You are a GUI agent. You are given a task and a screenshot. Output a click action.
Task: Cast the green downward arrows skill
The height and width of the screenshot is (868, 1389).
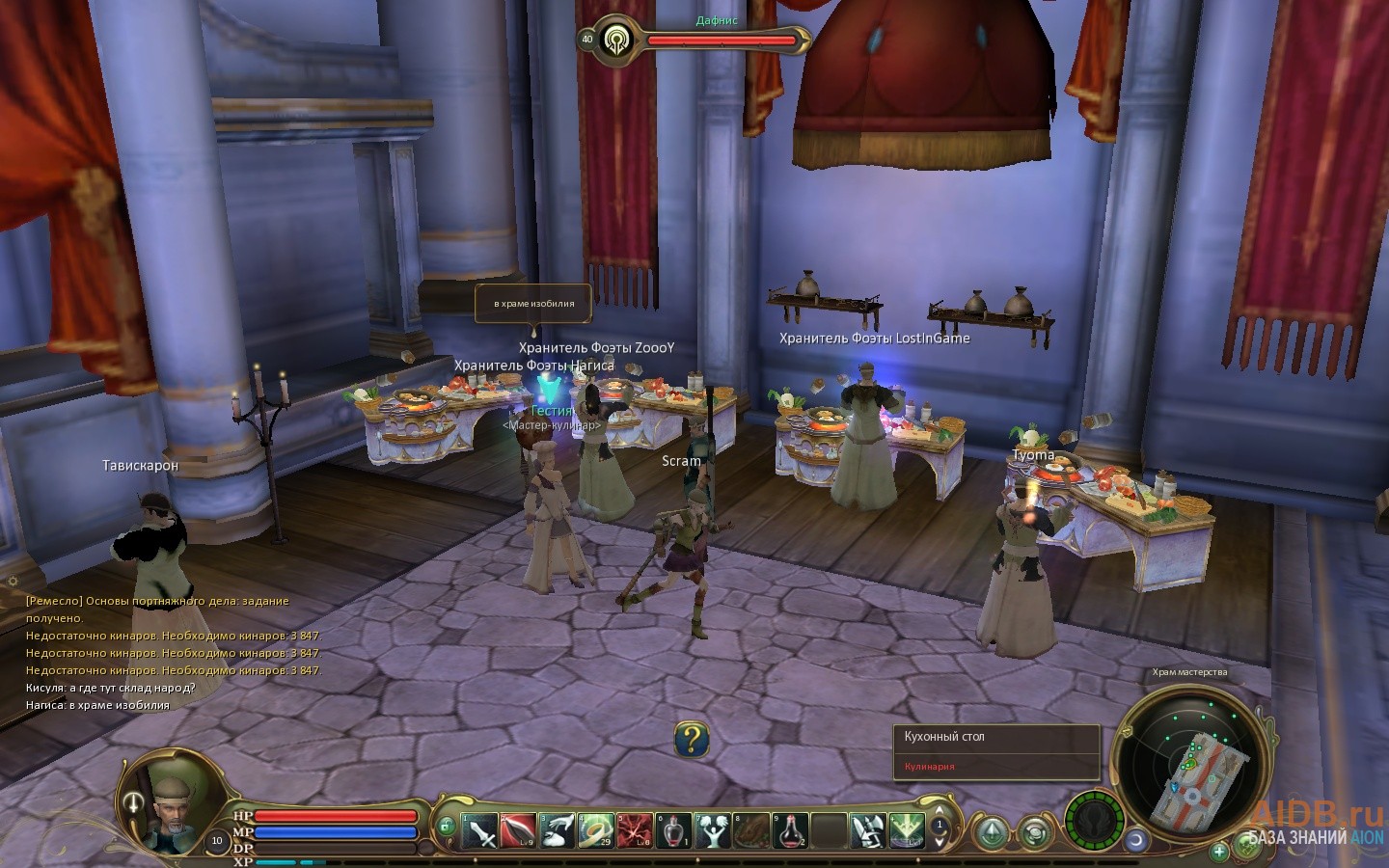click(x=907, y=830)
